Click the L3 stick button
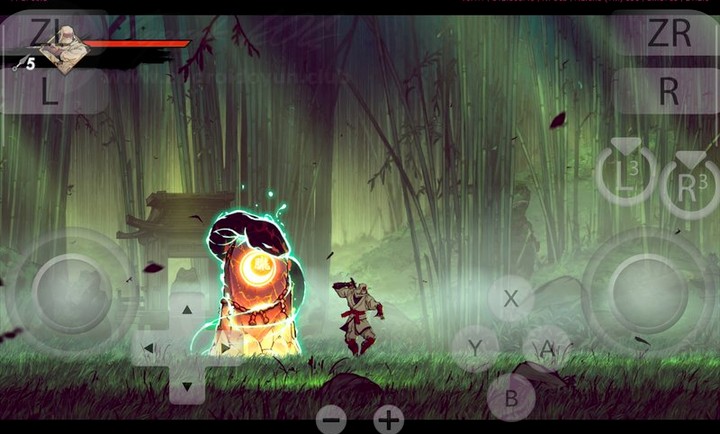The height and width of the screenshot is (434, 720). point(626,176)
